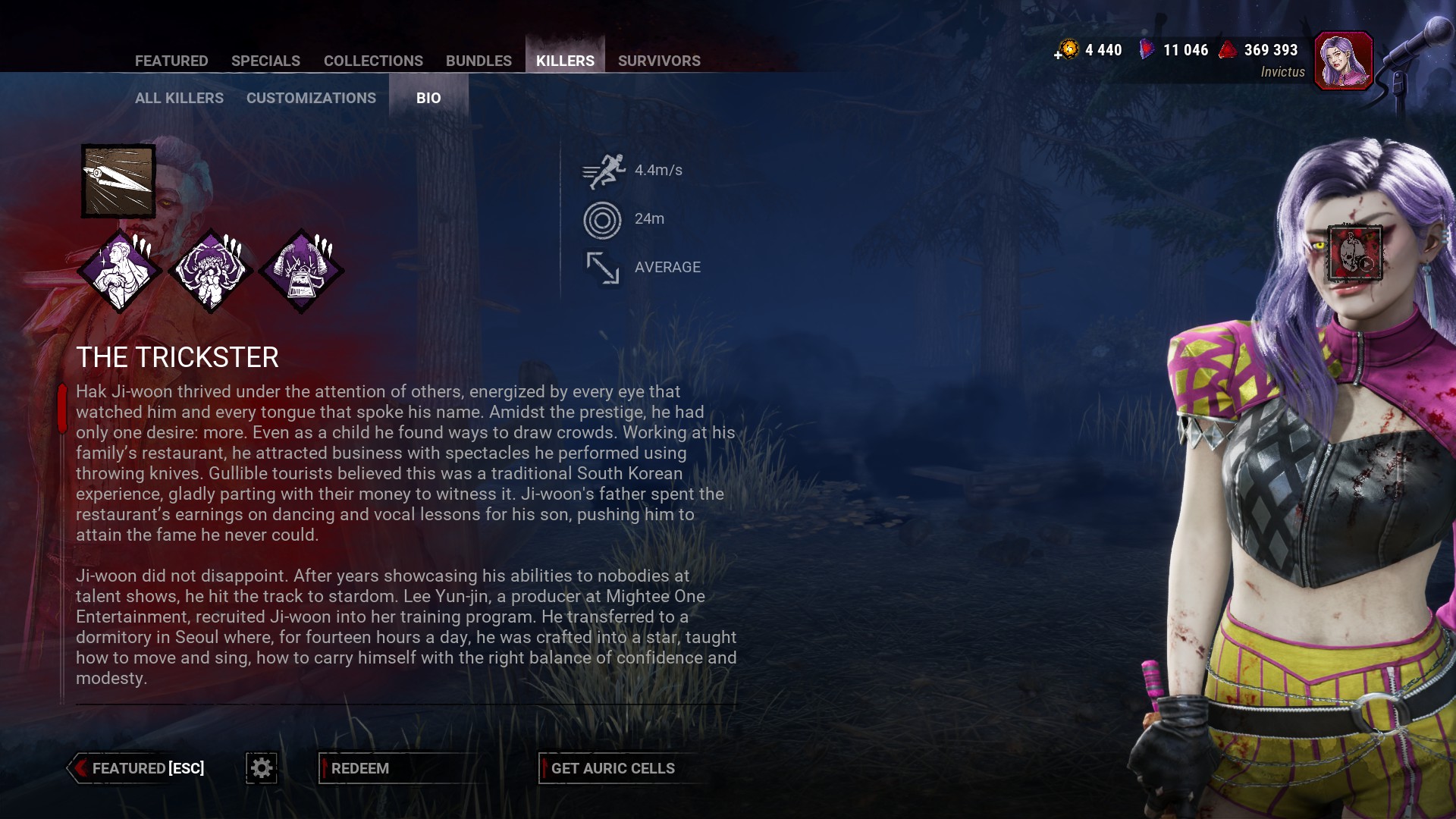This screenshot has width=1456, height=819.
Task: Select the Killers tab
Action: click(x=565, y=61)
